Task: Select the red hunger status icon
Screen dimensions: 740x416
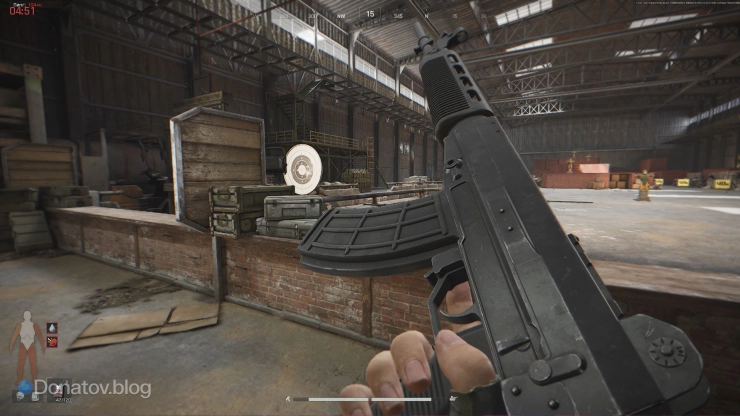Action: coord(53,341)
